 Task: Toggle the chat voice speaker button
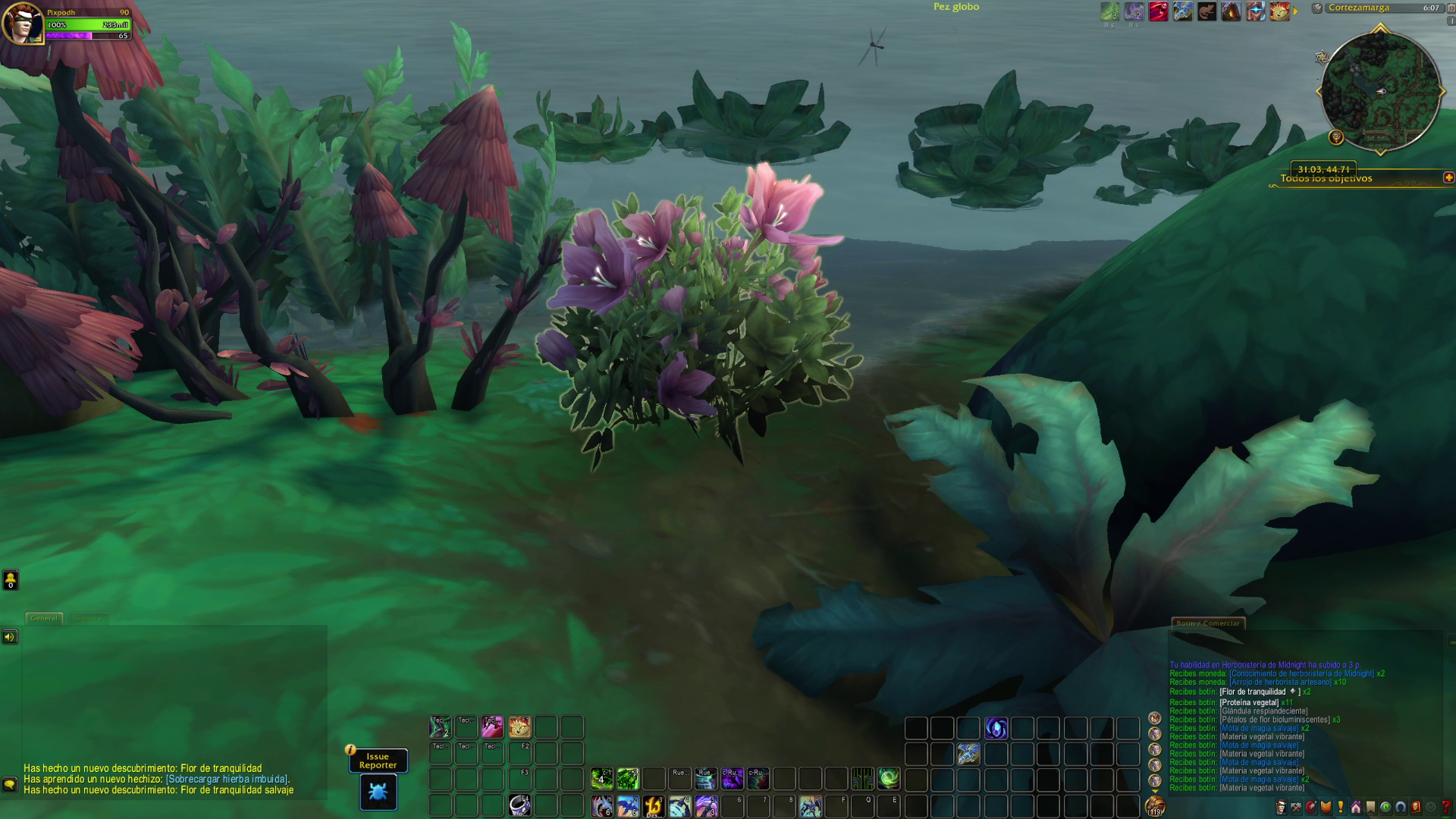[x=9, y=637]
